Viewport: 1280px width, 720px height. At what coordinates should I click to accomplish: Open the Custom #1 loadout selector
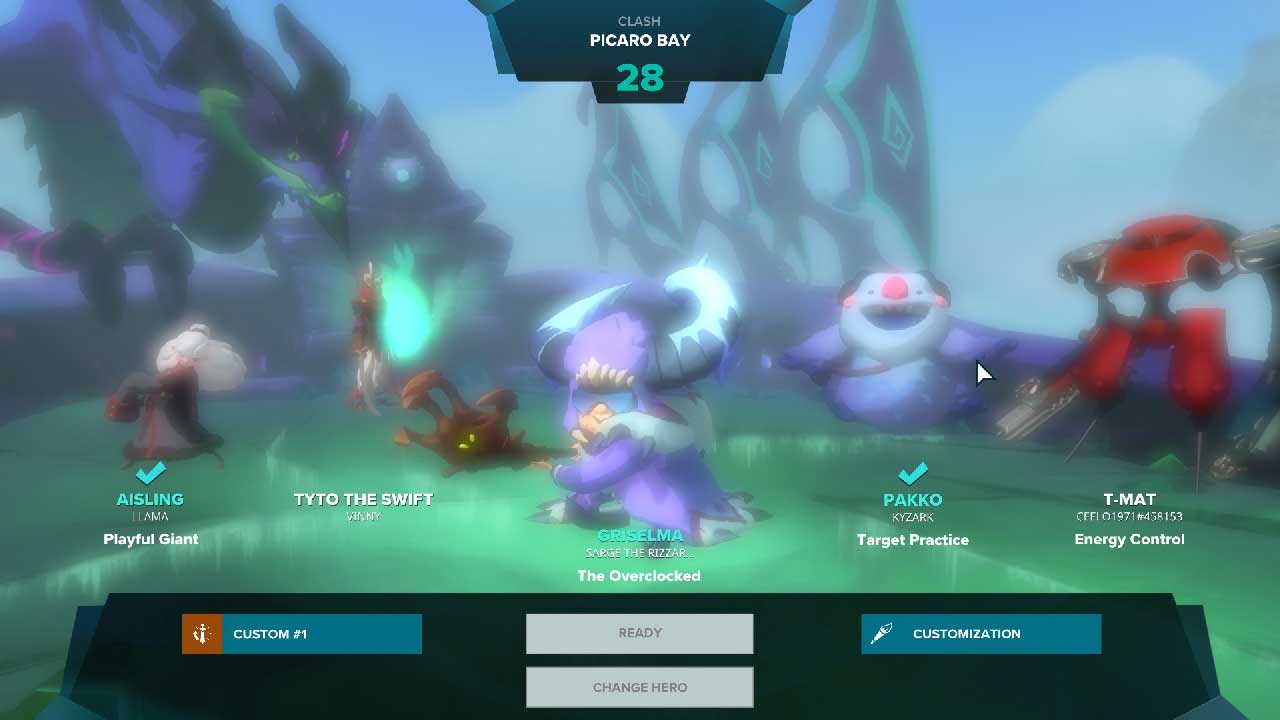click(x=301, y=634)
